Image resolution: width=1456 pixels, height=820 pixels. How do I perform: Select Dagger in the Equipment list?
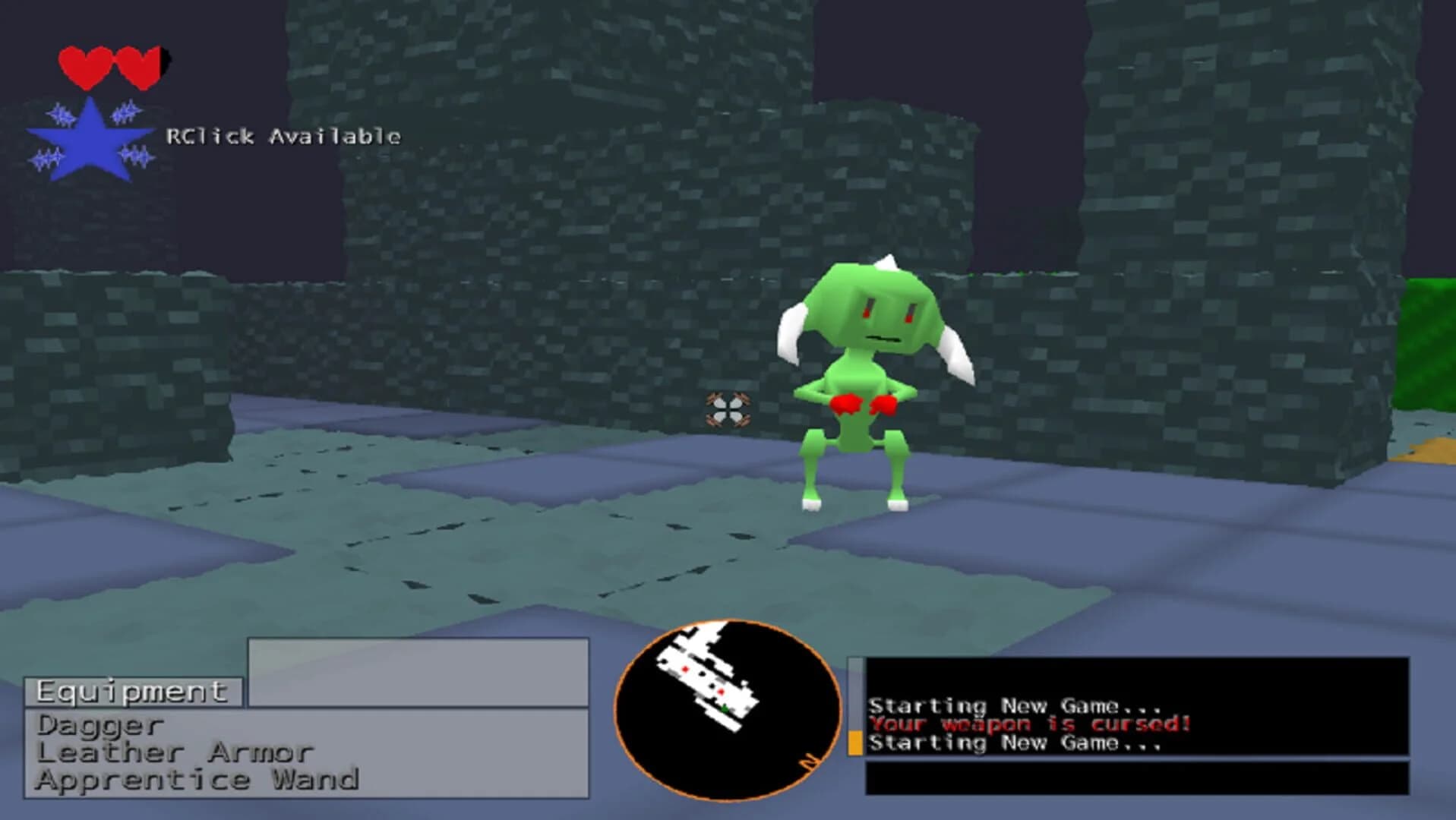tap(99, 727)
